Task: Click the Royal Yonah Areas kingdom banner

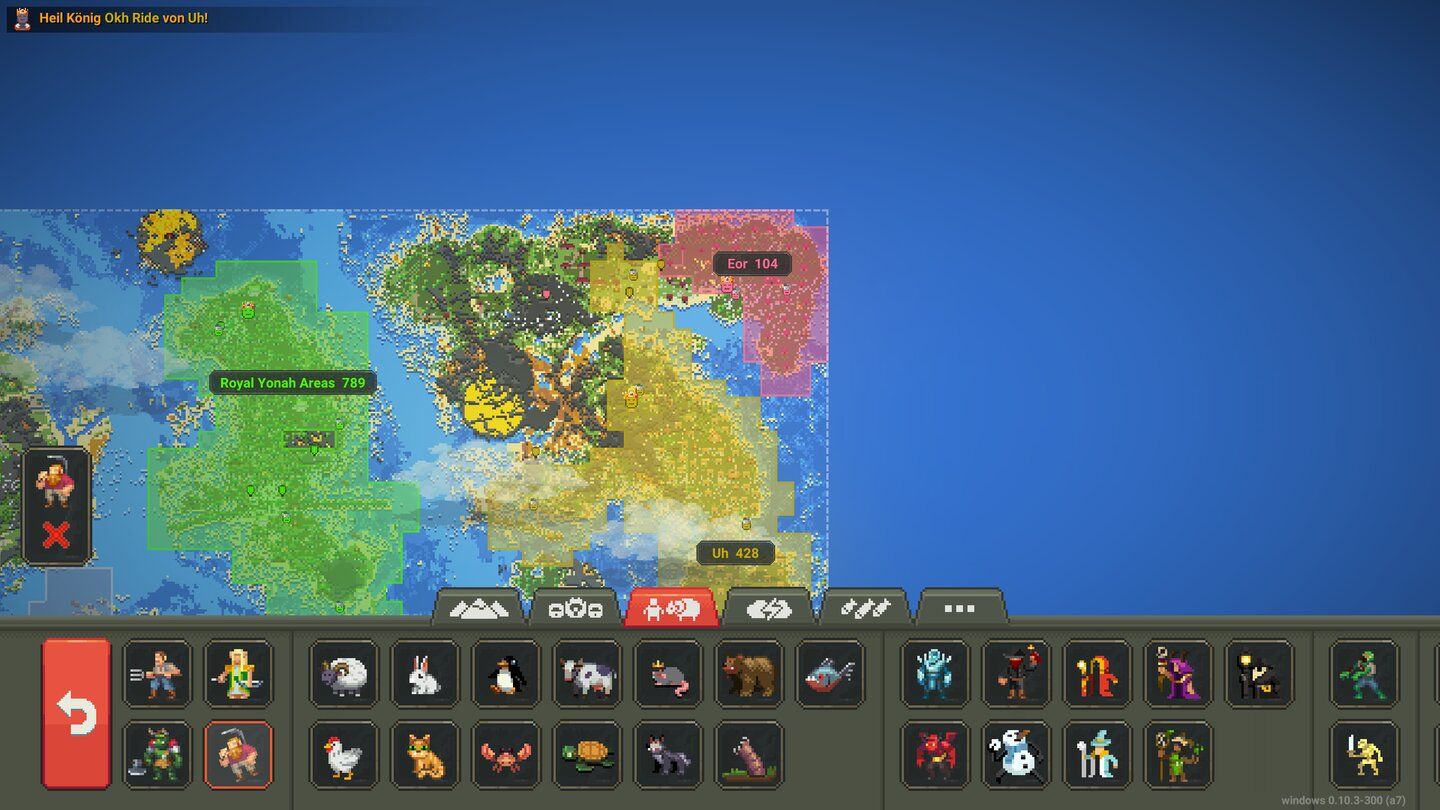Action: click(x=292, y=382)
